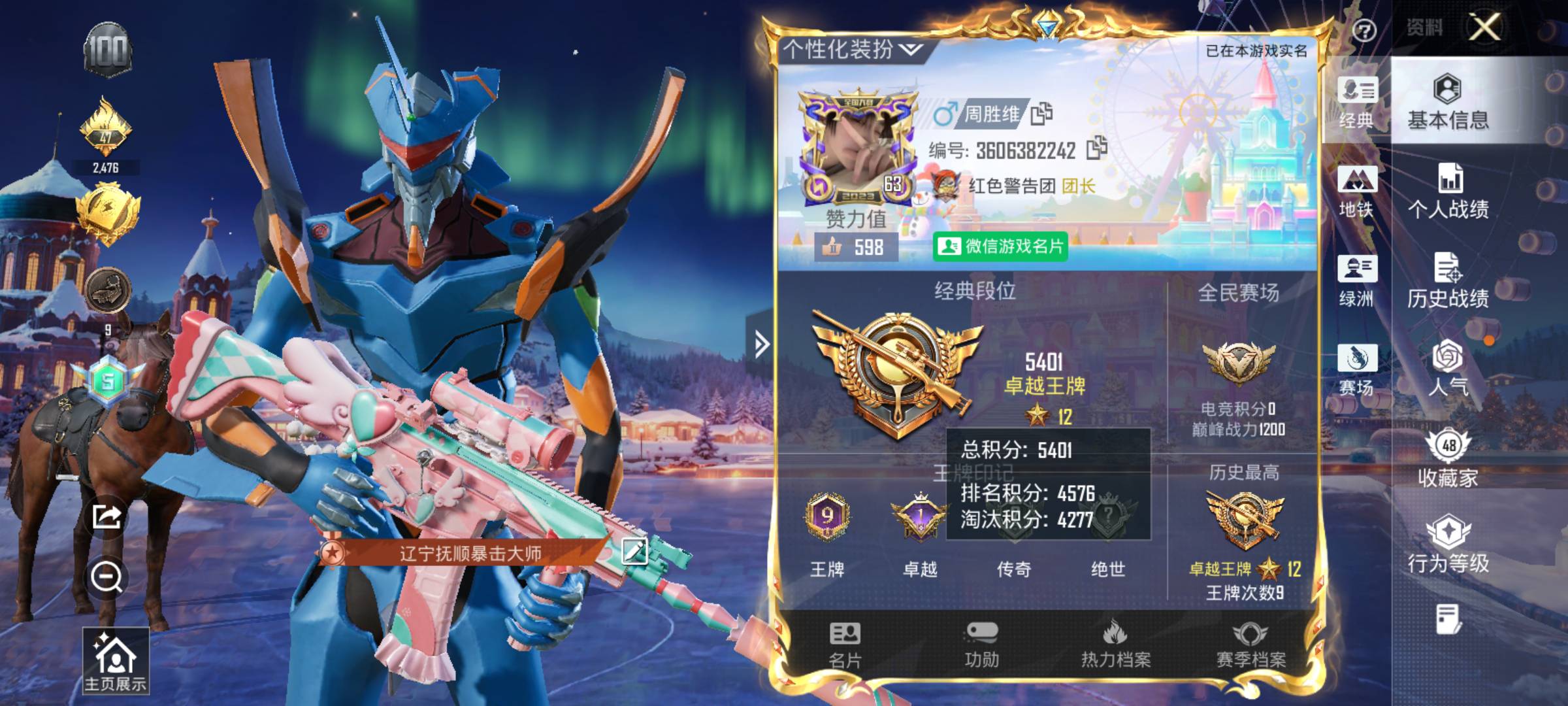
Task: Switch to the 基本信息 tab
Action: [1448, 103]
